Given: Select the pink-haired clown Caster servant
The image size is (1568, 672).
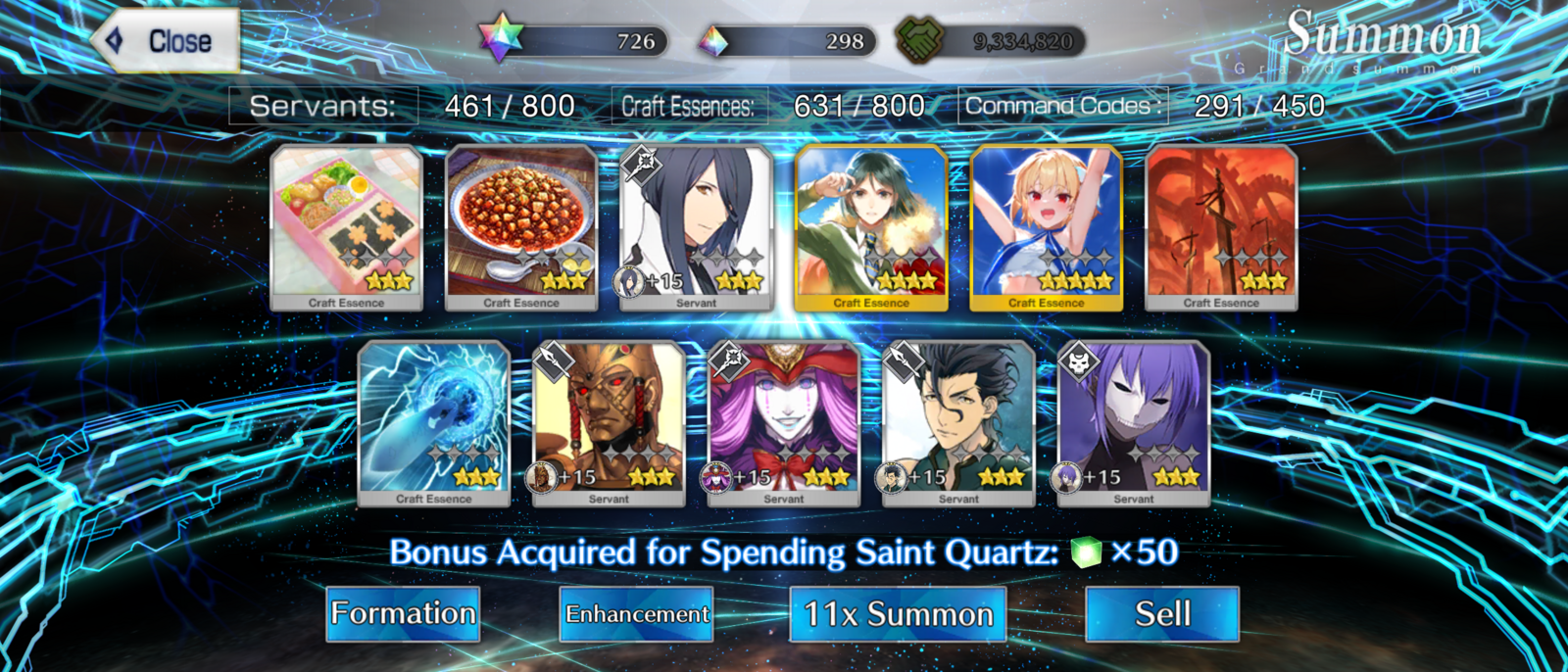Looking at the screenshot, I should click(784, 423).
